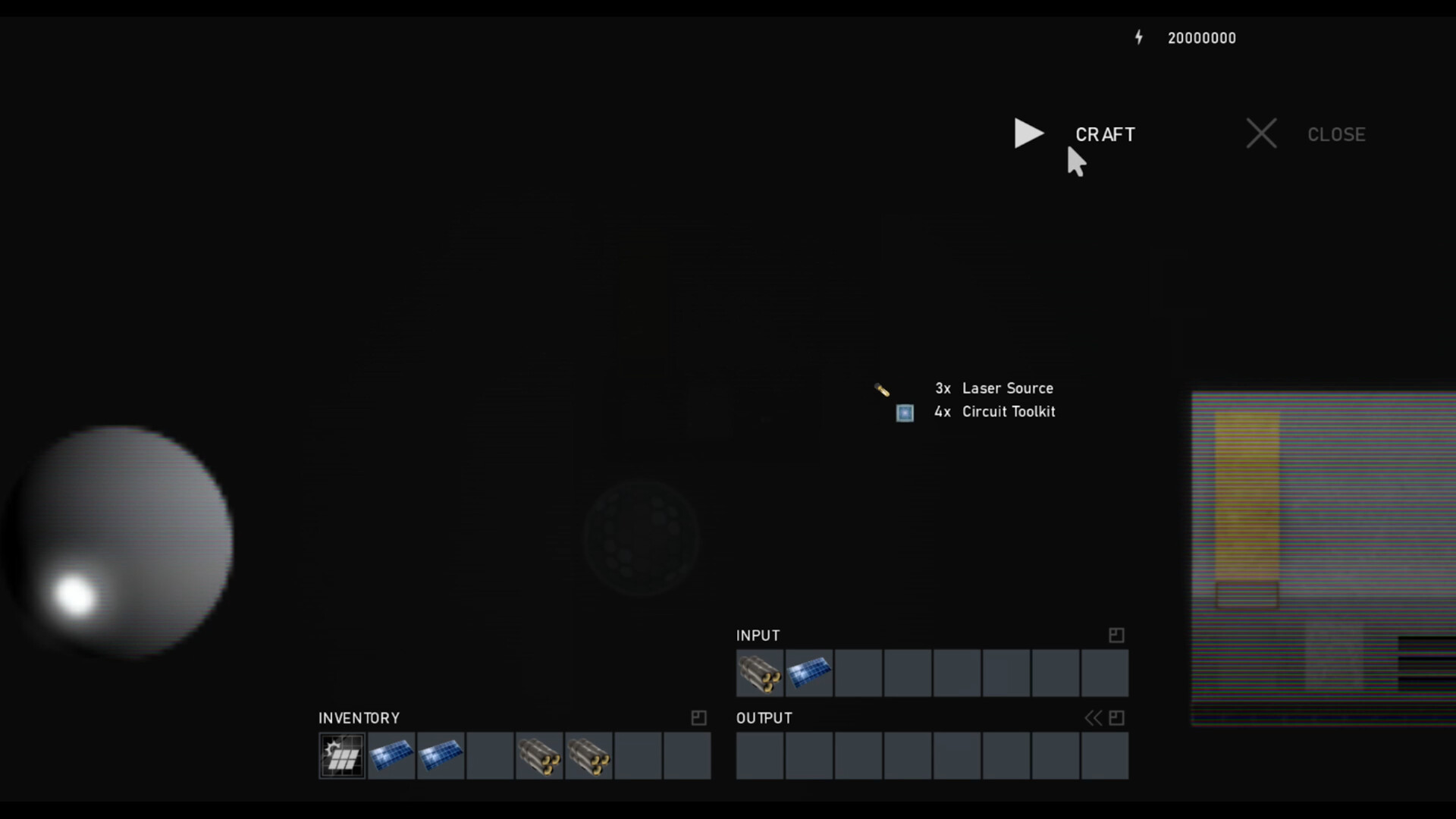Open the OUTPUT section header
Image resolution: width=1456 pixels, height=819 pixels.
[x=763, y=717]
